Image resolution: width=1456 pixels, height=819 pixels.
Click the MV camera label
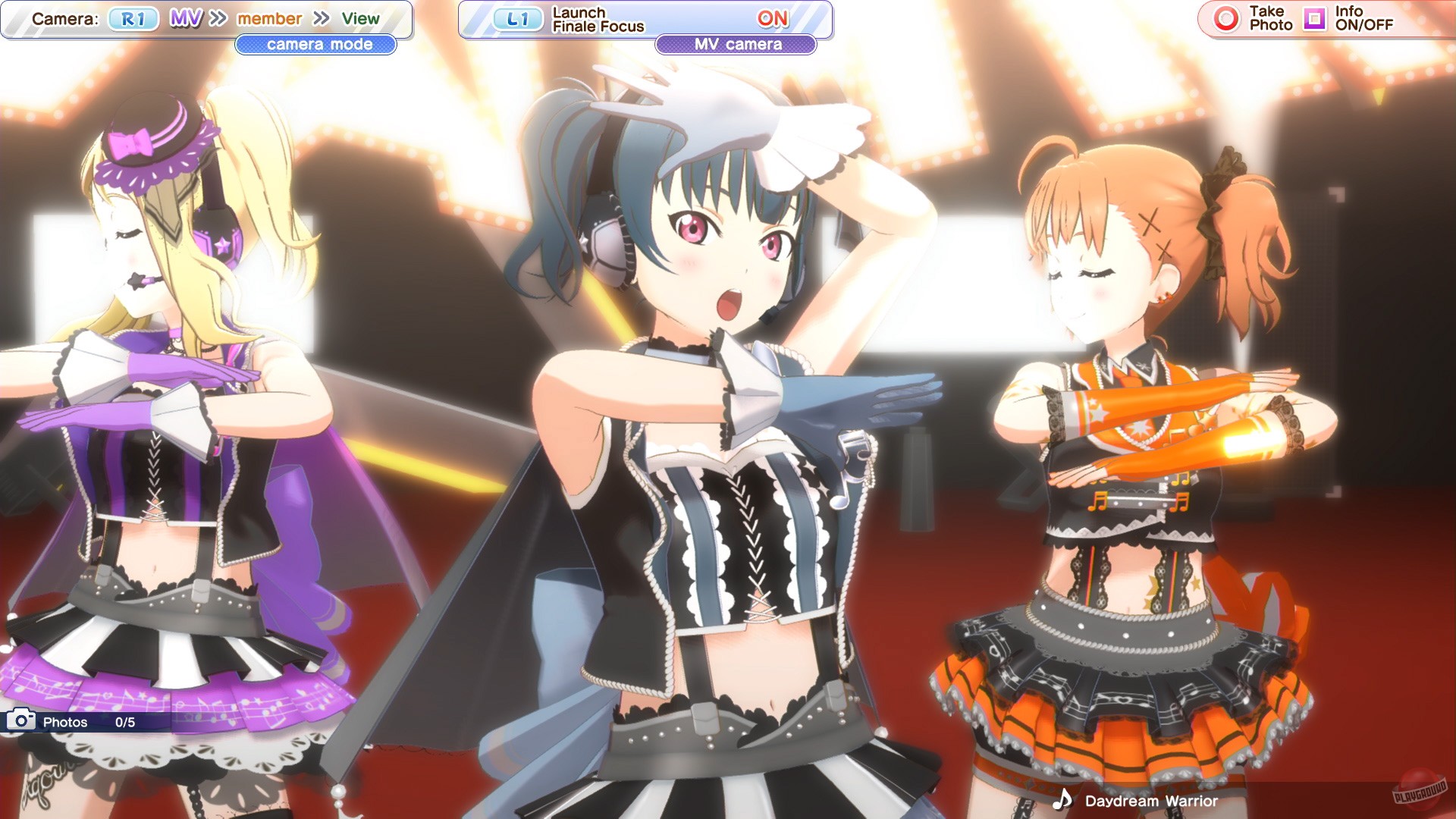click(735, 43)
